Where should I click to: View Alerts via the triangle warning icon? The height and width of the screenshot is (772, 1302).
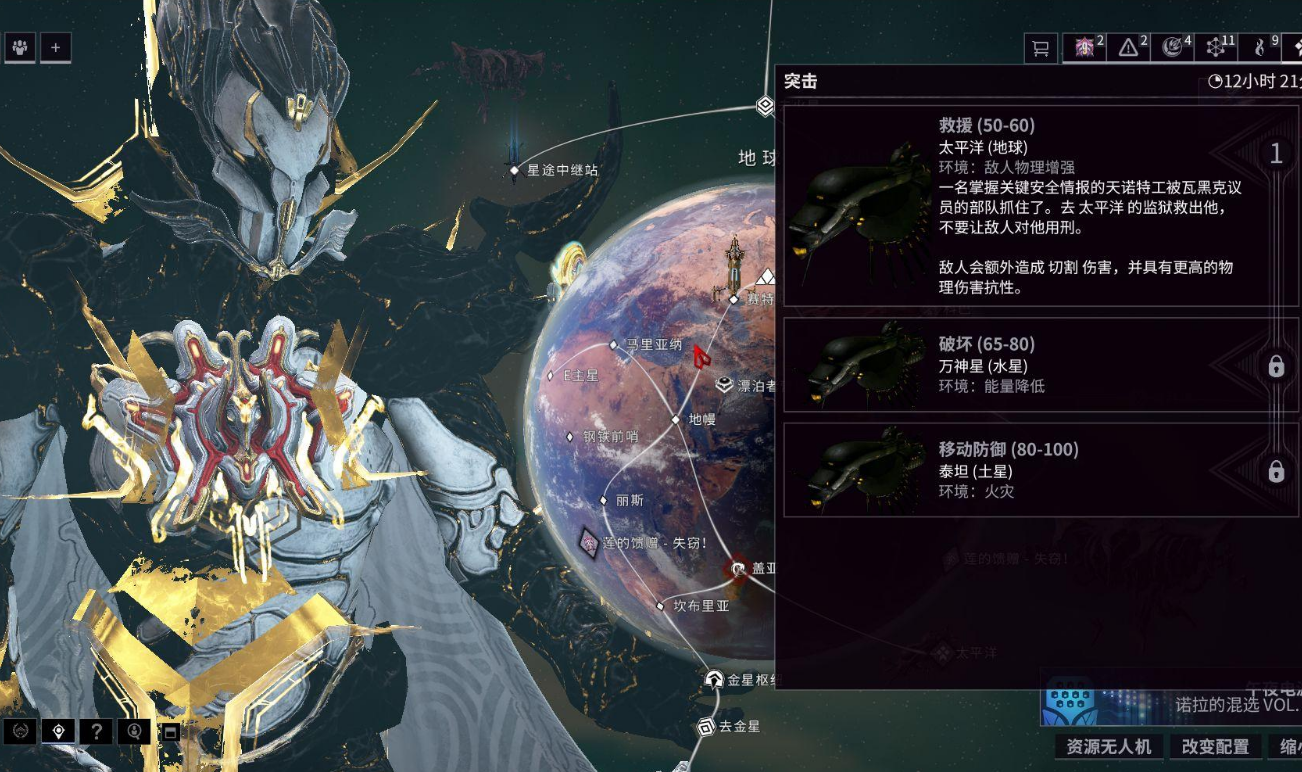[1128, 47]
